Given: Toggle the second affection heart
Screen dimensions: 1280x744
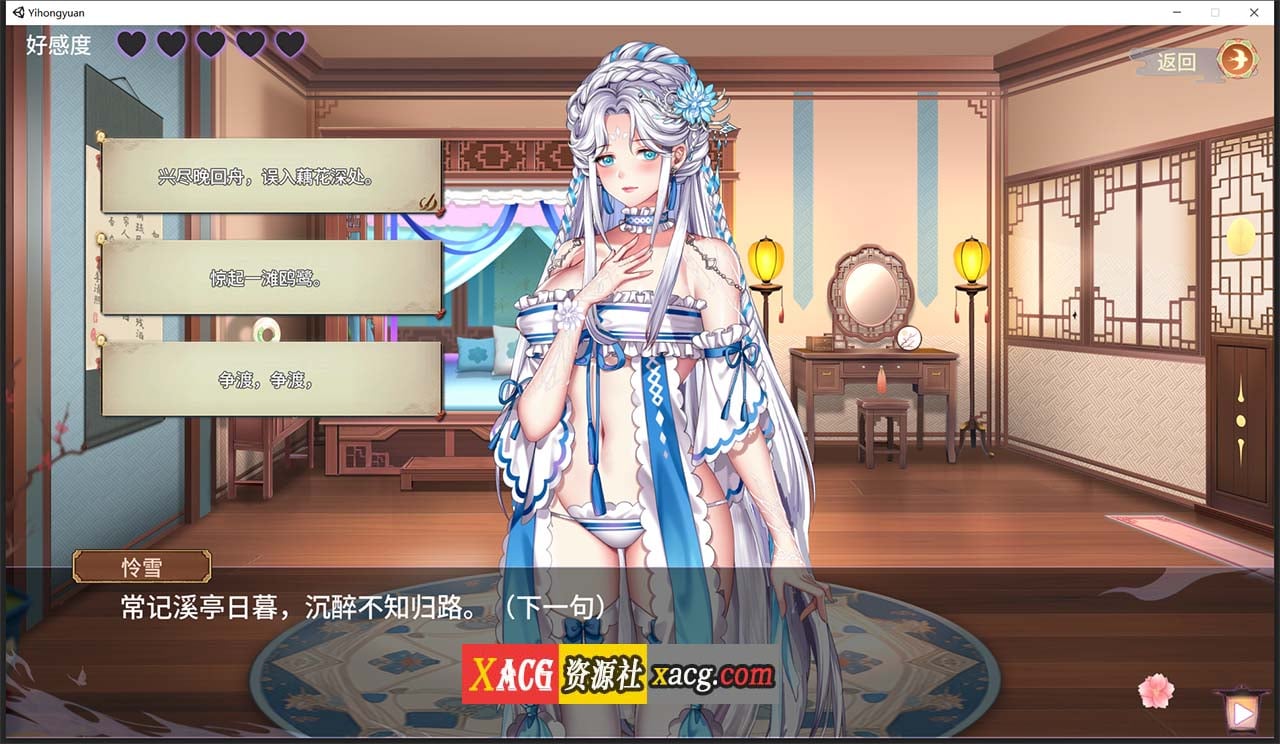Looking at the screenshot, I should point(170,44).
